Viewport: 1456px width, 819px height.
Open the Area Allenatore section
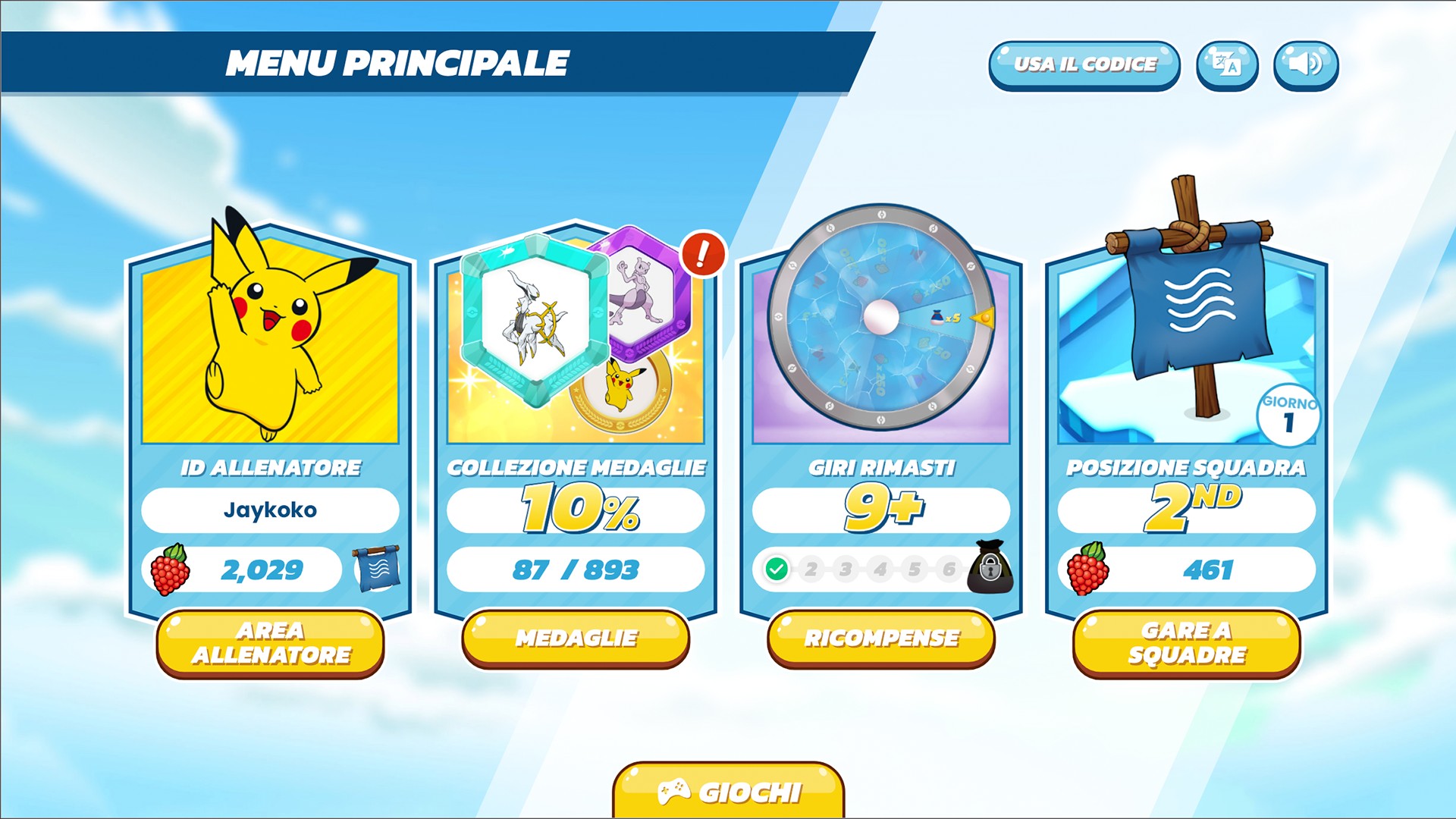click(x=270, y=642)
